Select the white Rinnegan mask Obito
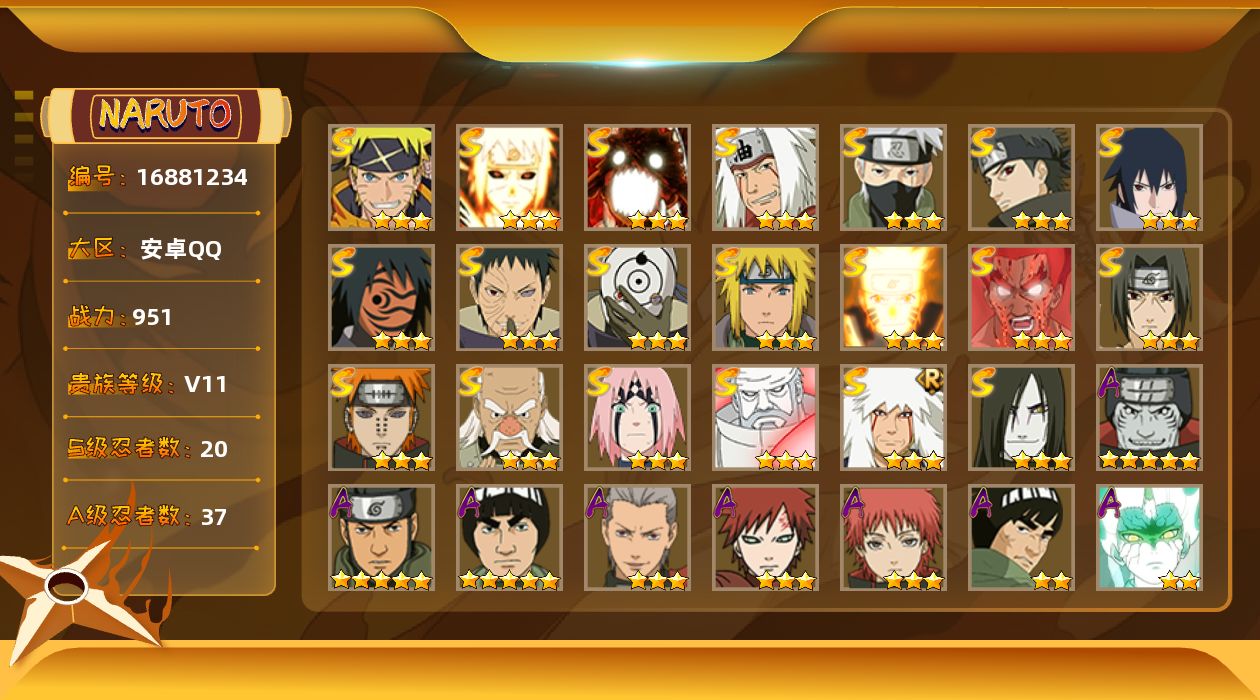 [x=637, y=298]
